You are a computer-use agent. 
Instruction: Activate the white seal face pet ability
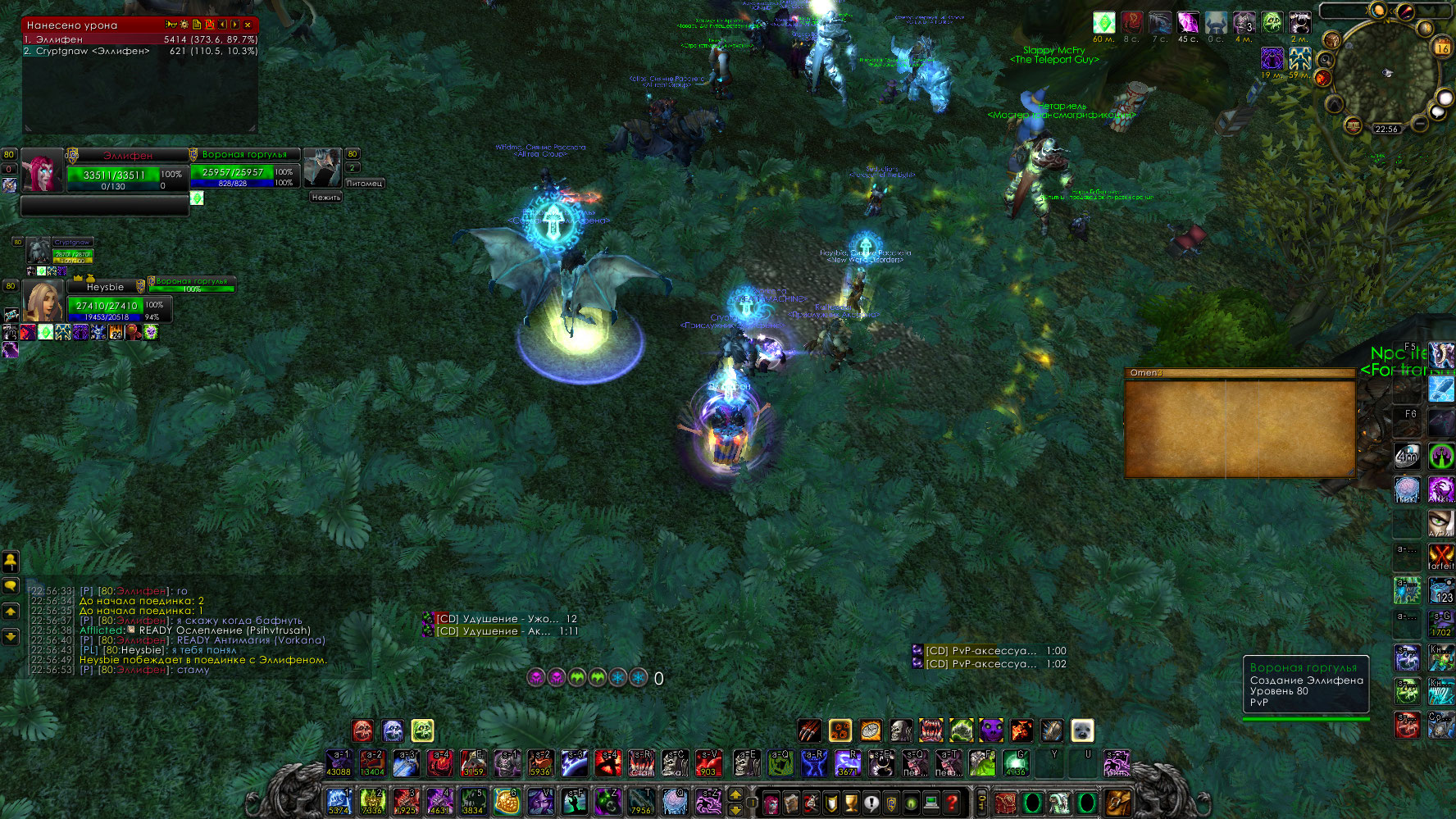tap(1082, 730)
